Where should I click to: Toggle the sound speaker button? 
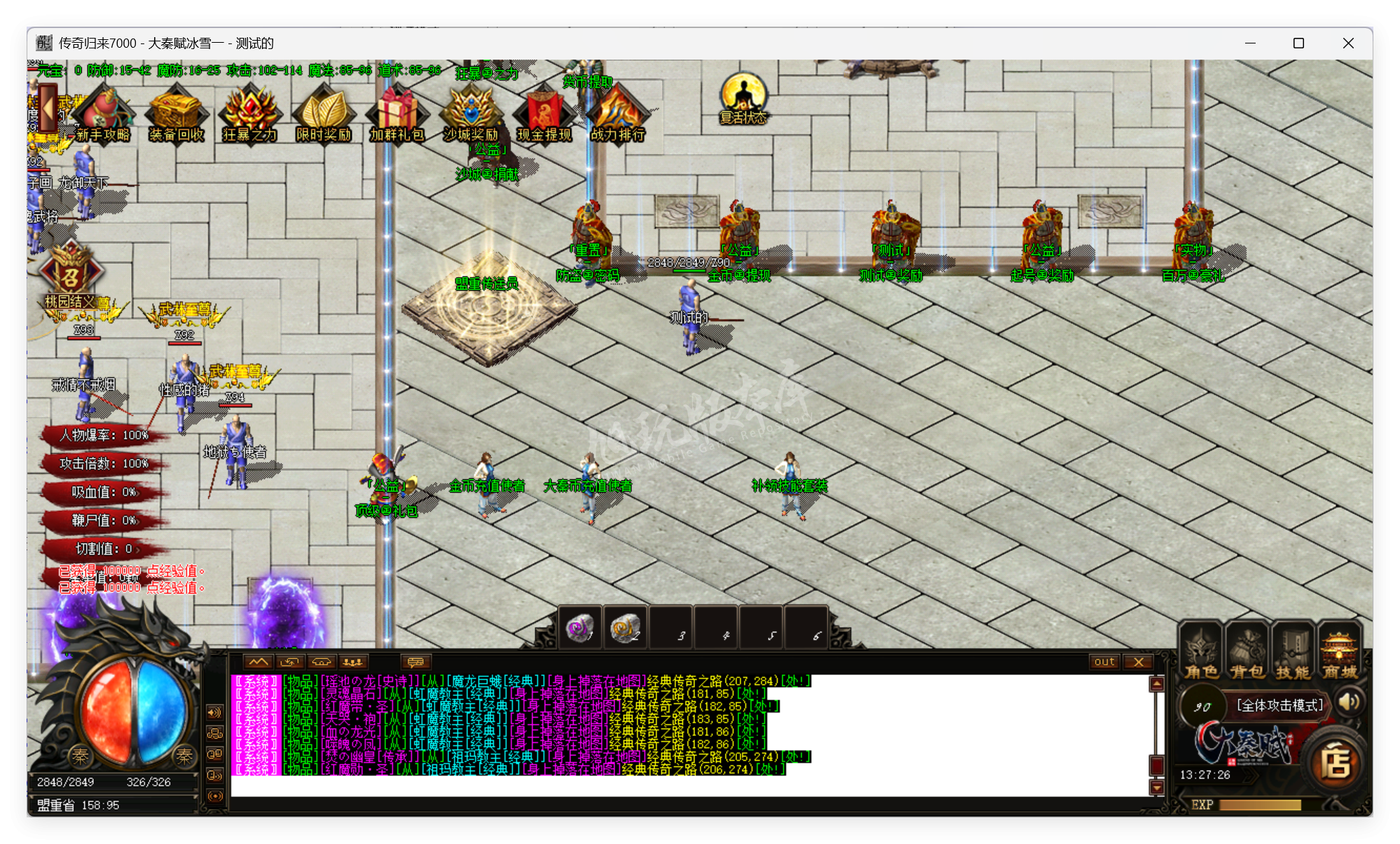coord(1350,702)
